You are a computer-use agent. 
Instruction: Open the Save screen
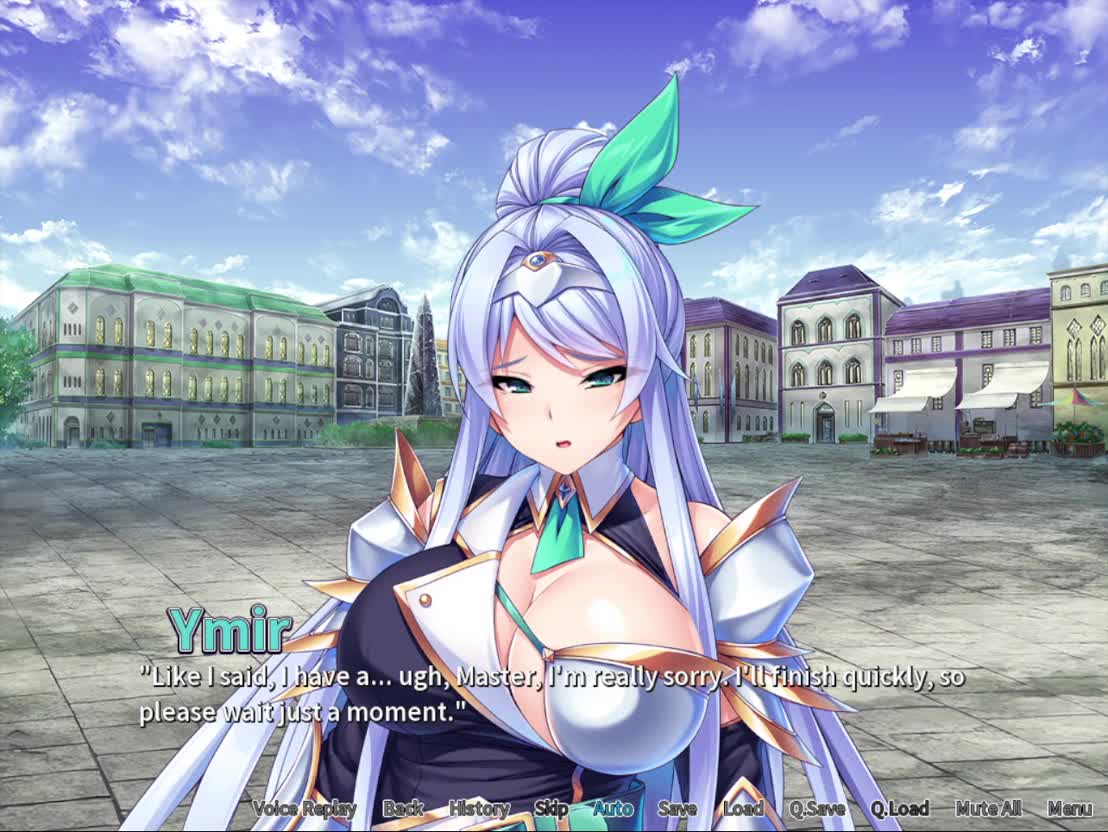point(677,808)
